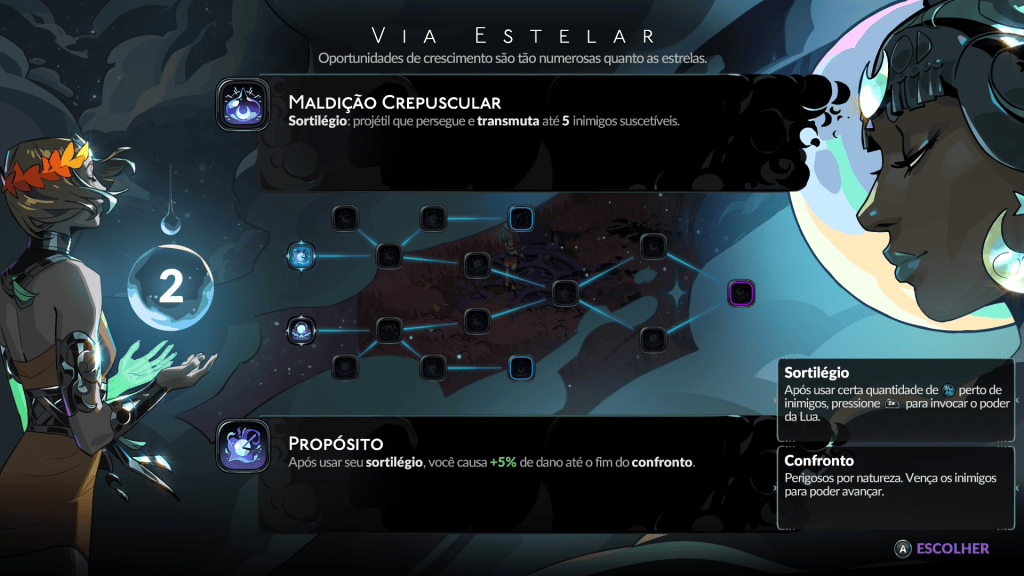Select the unlocked white orb node

pos(301,328)
